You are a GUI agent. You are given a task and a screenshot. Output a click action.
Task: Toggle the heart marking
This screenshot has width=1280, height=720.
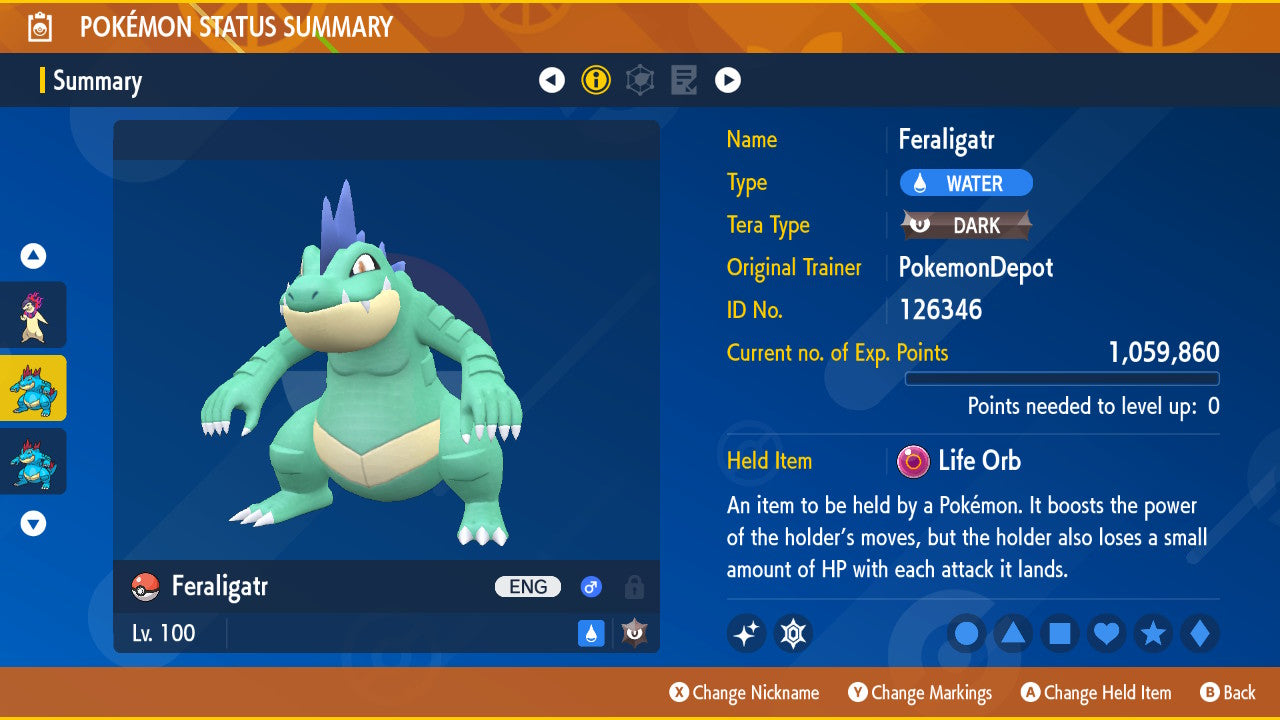click(1106, 633)
